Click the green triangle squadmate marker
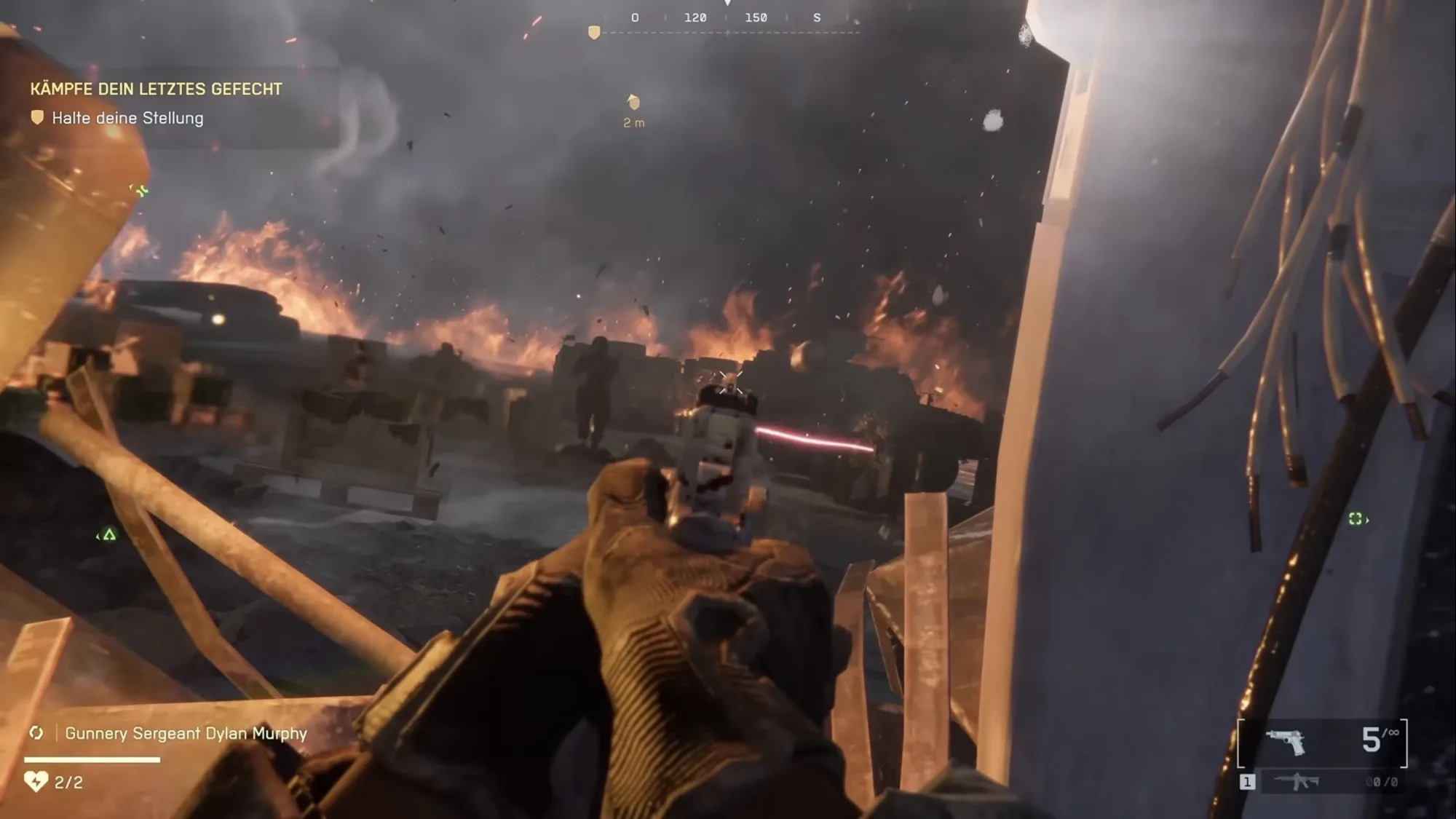Viewport: 1456px width, 819px height. coord(109,535)
